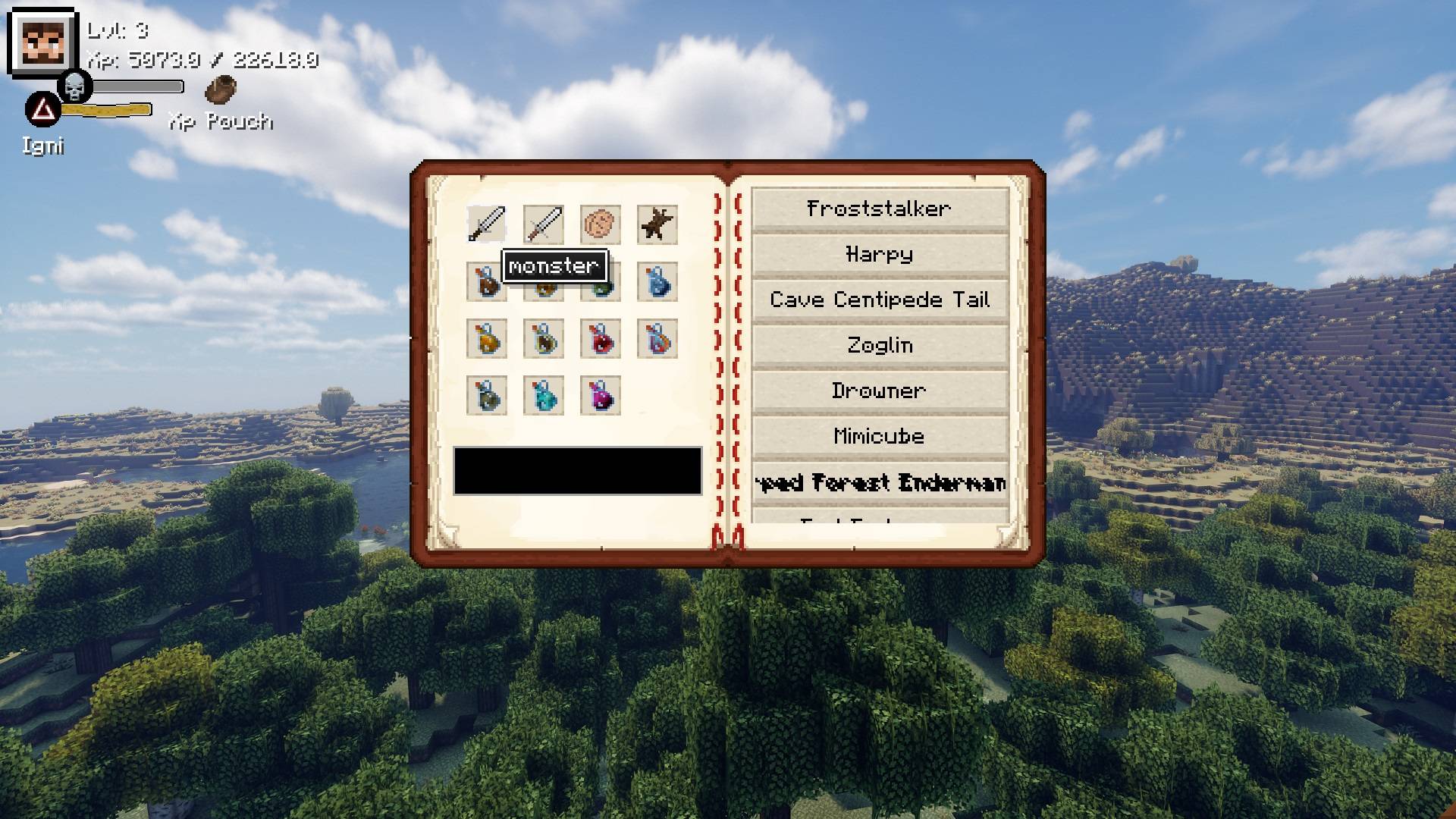Image resolution: width=1456 pixels, height=819 pixels.
Task: Select the red potion jug filter
Action: [x=600, y=340]
